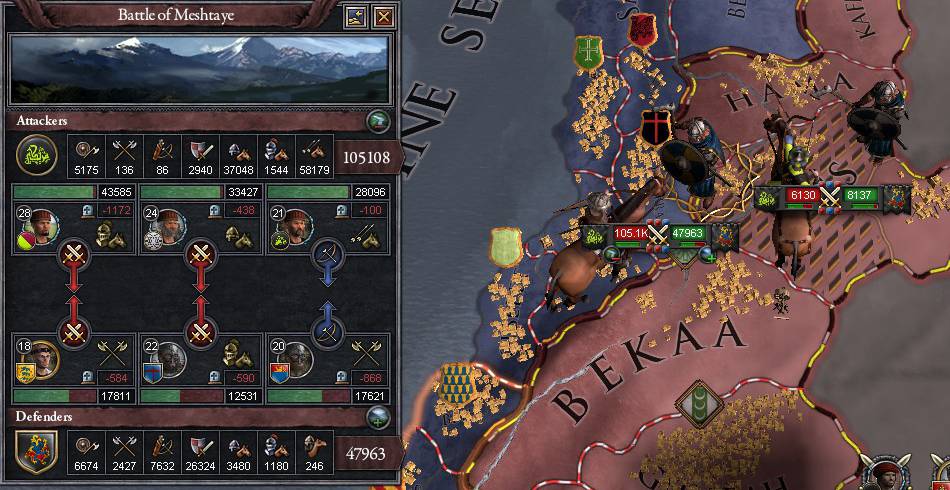Click the green shield with gold cross
The image size is (950, 490).
point(588,53)
